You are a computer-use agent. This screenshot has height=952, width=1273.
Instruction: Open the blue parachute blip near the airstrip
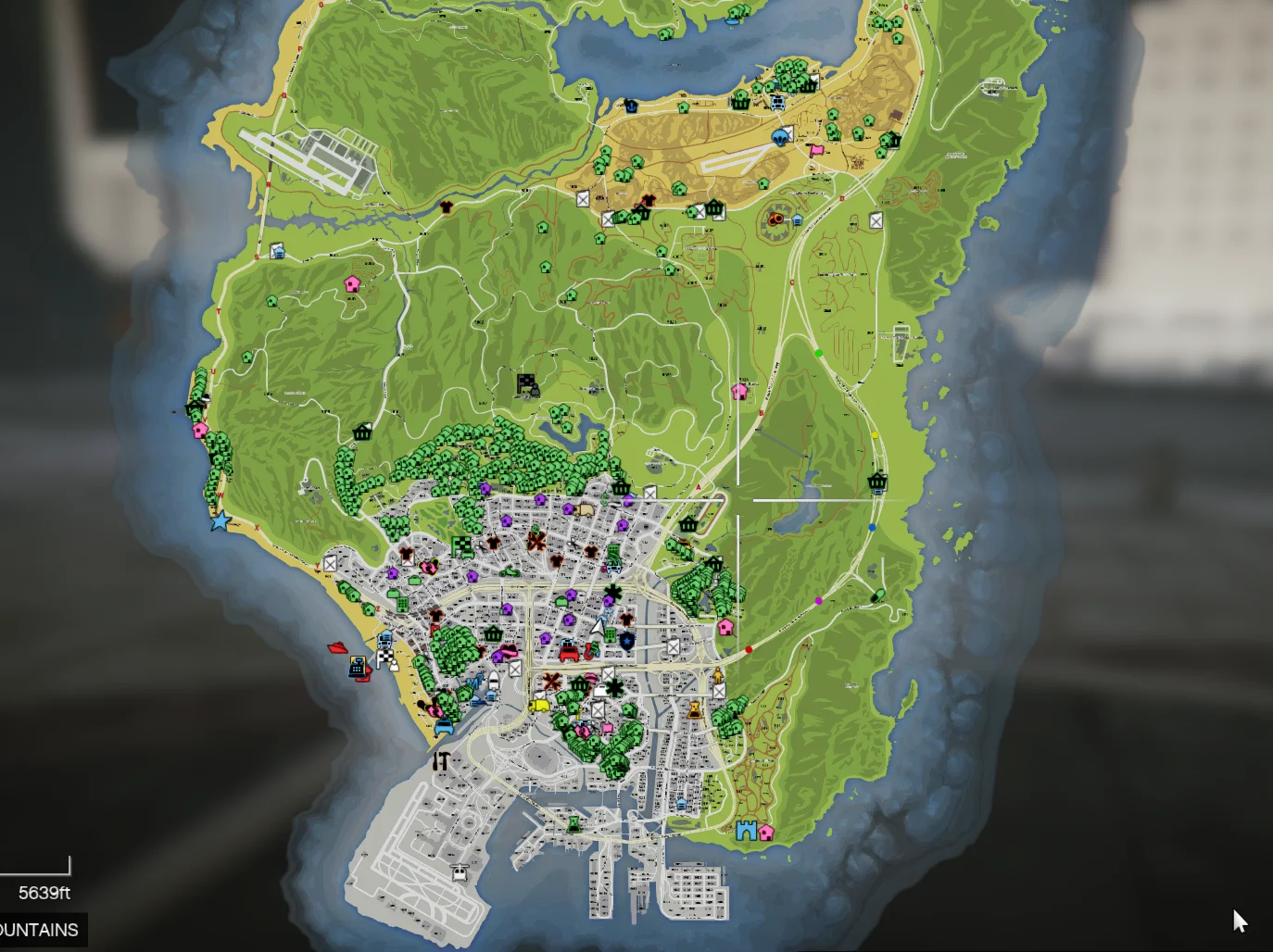click(x=782, y=138)
